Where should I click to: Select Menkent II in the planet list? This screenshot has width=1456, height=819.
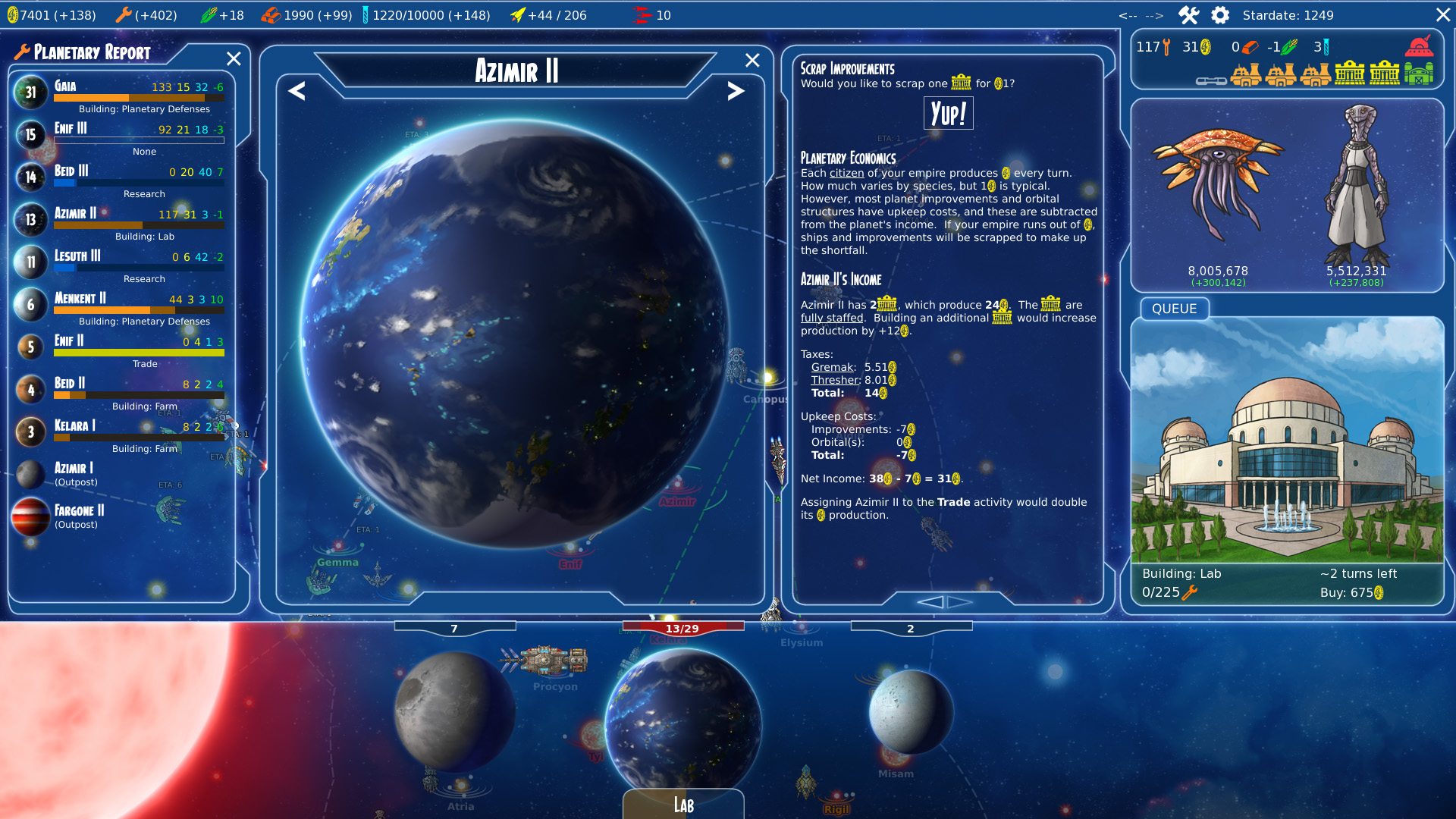point(121,306)
